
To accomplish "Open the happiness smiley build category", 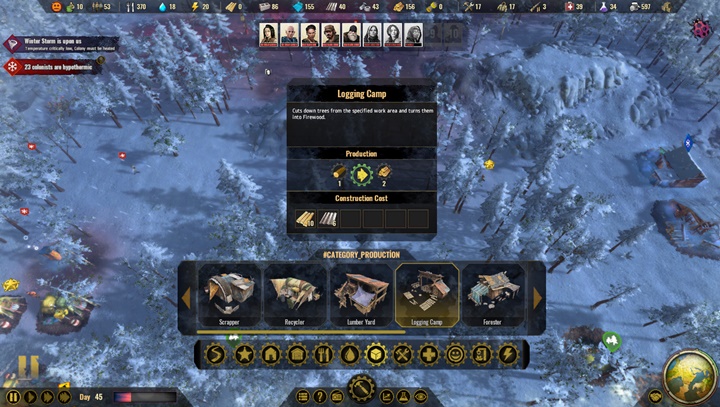I will click(x=455, y=354).
